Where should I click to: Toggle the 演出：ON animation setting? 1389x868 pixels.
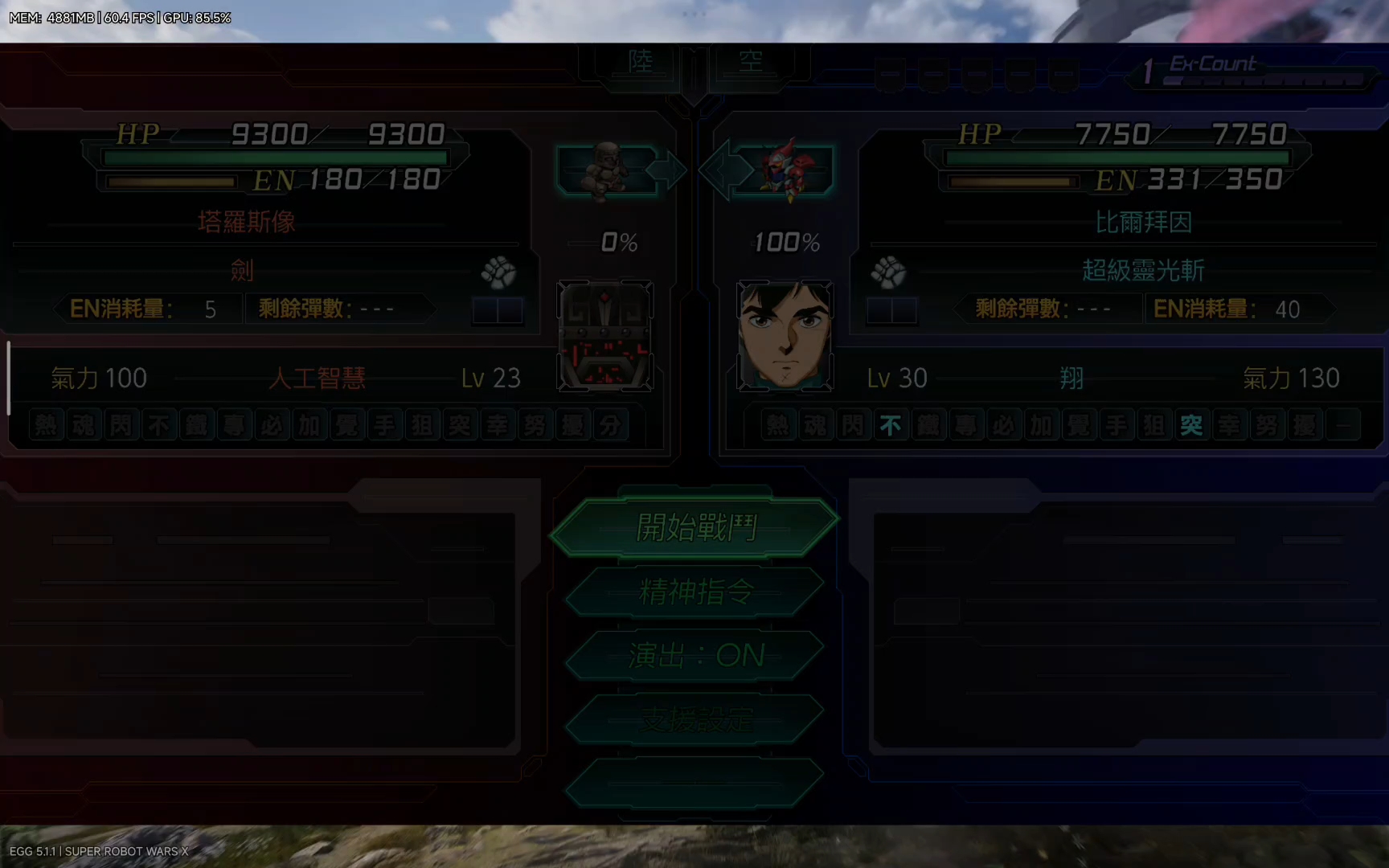tap(695, 656)
